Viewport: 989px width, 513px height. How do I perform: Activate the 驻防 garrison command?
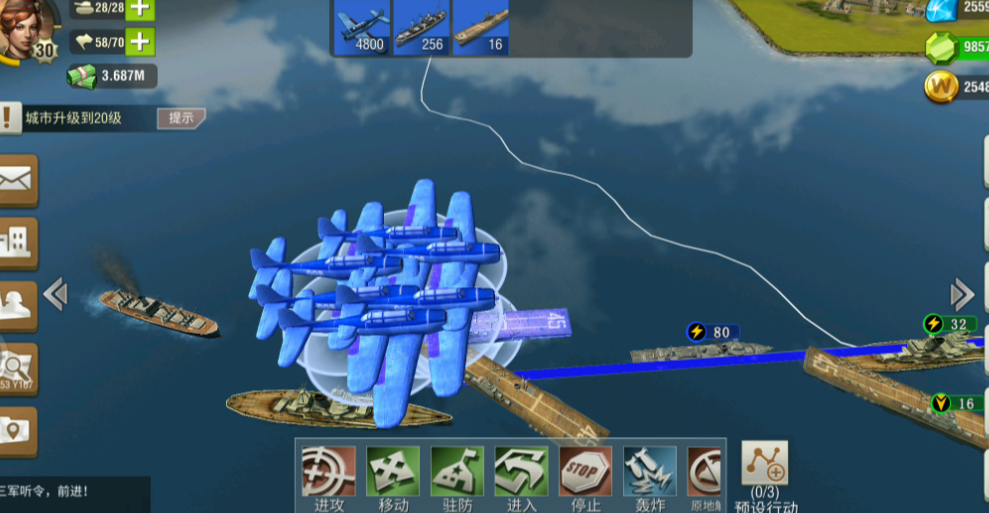pos(457,471)
